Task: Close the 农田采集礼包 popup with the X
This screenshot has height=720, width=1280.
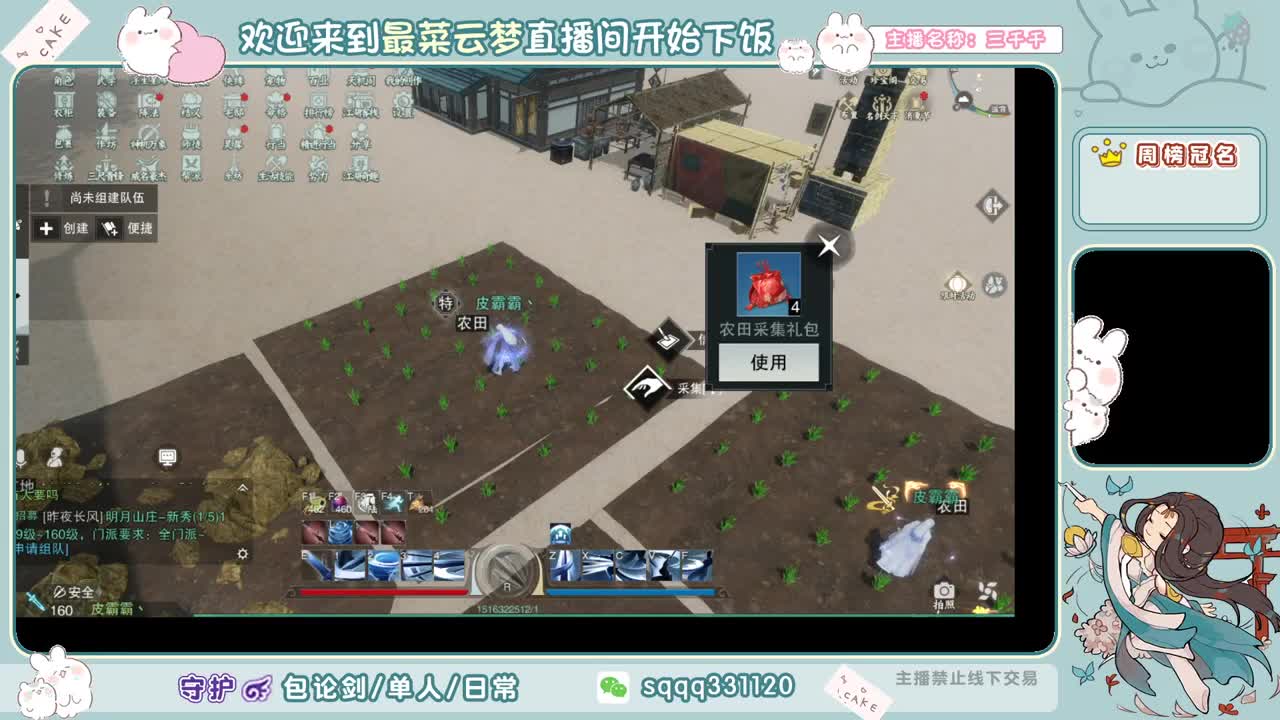Action: pos(827,247)
